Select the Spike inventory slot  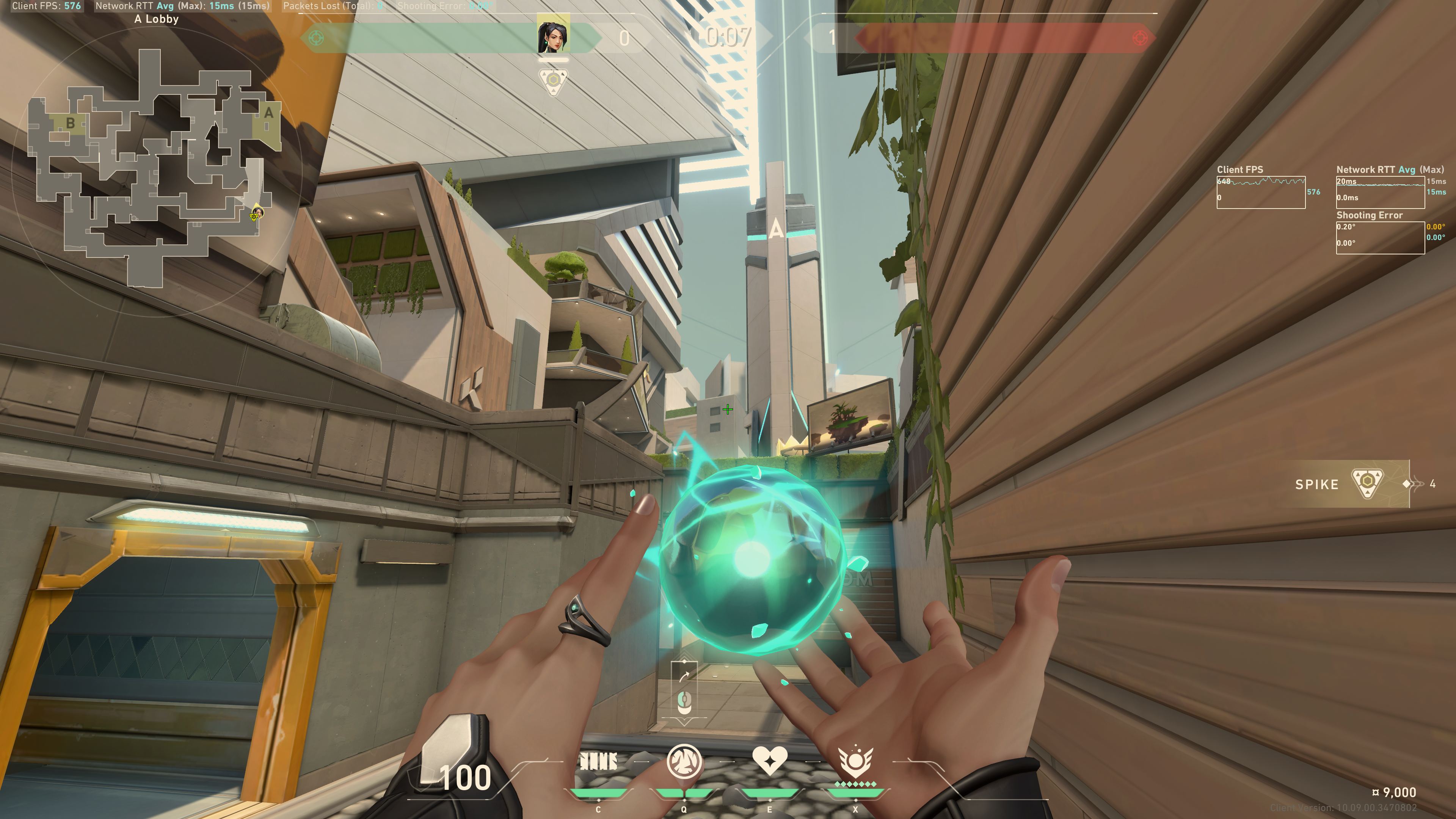coord(1351,484)
